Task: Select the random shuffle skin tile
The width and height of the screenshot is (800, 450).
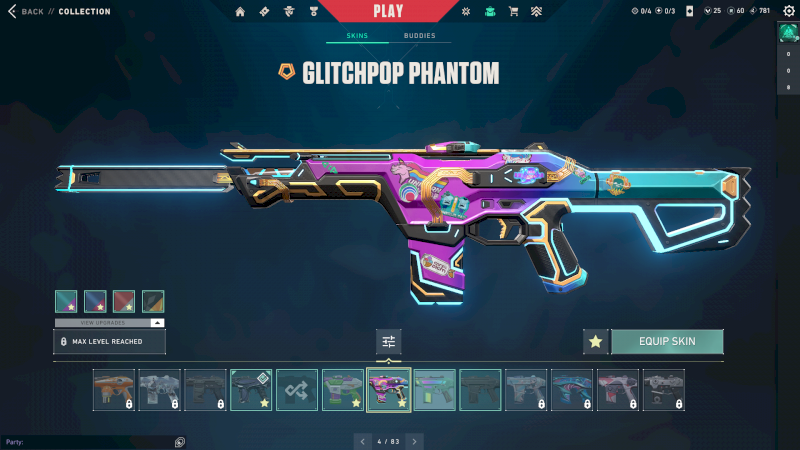Action: click(297, 390)
